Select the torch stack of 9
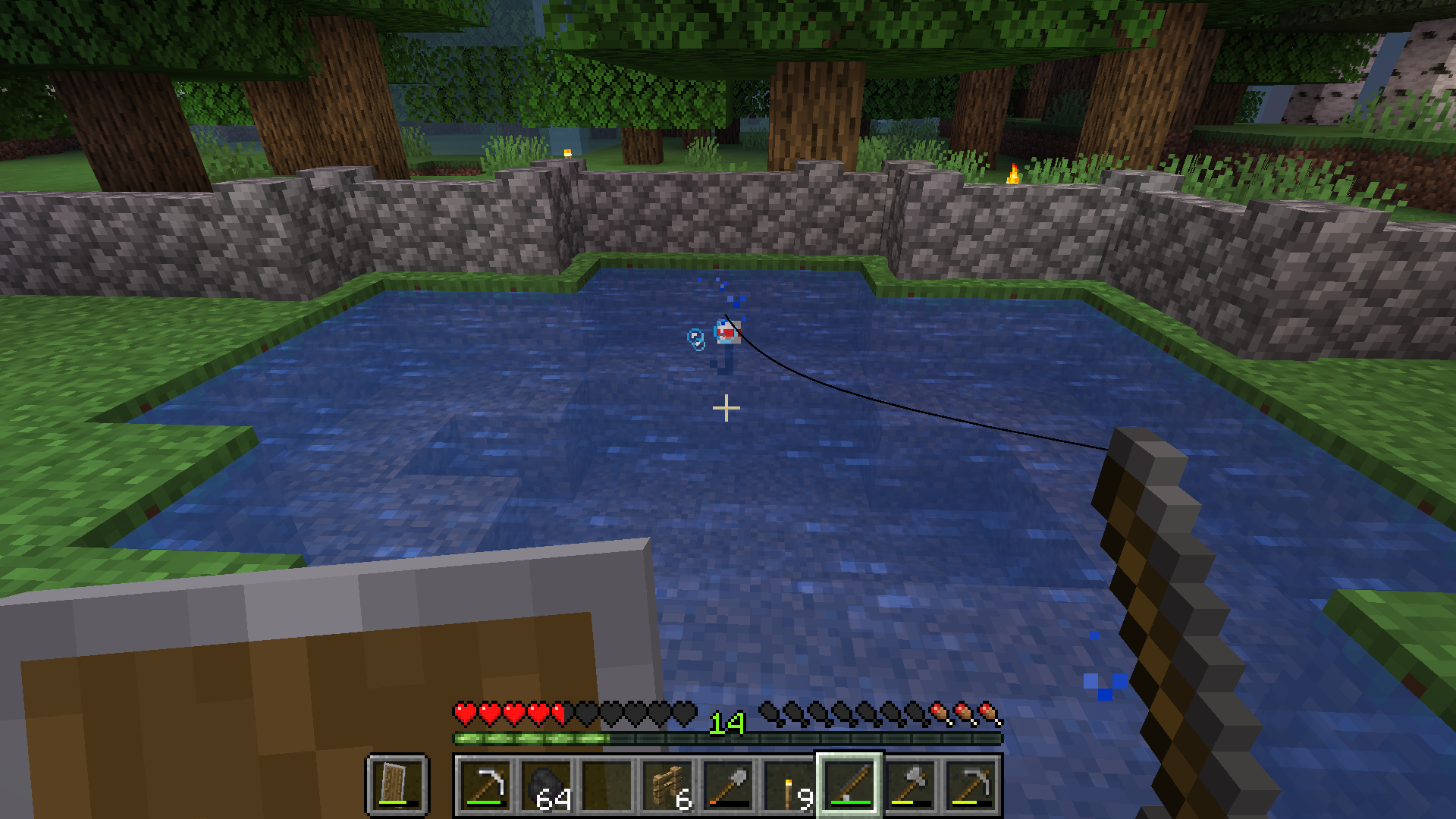 (789, 785)
